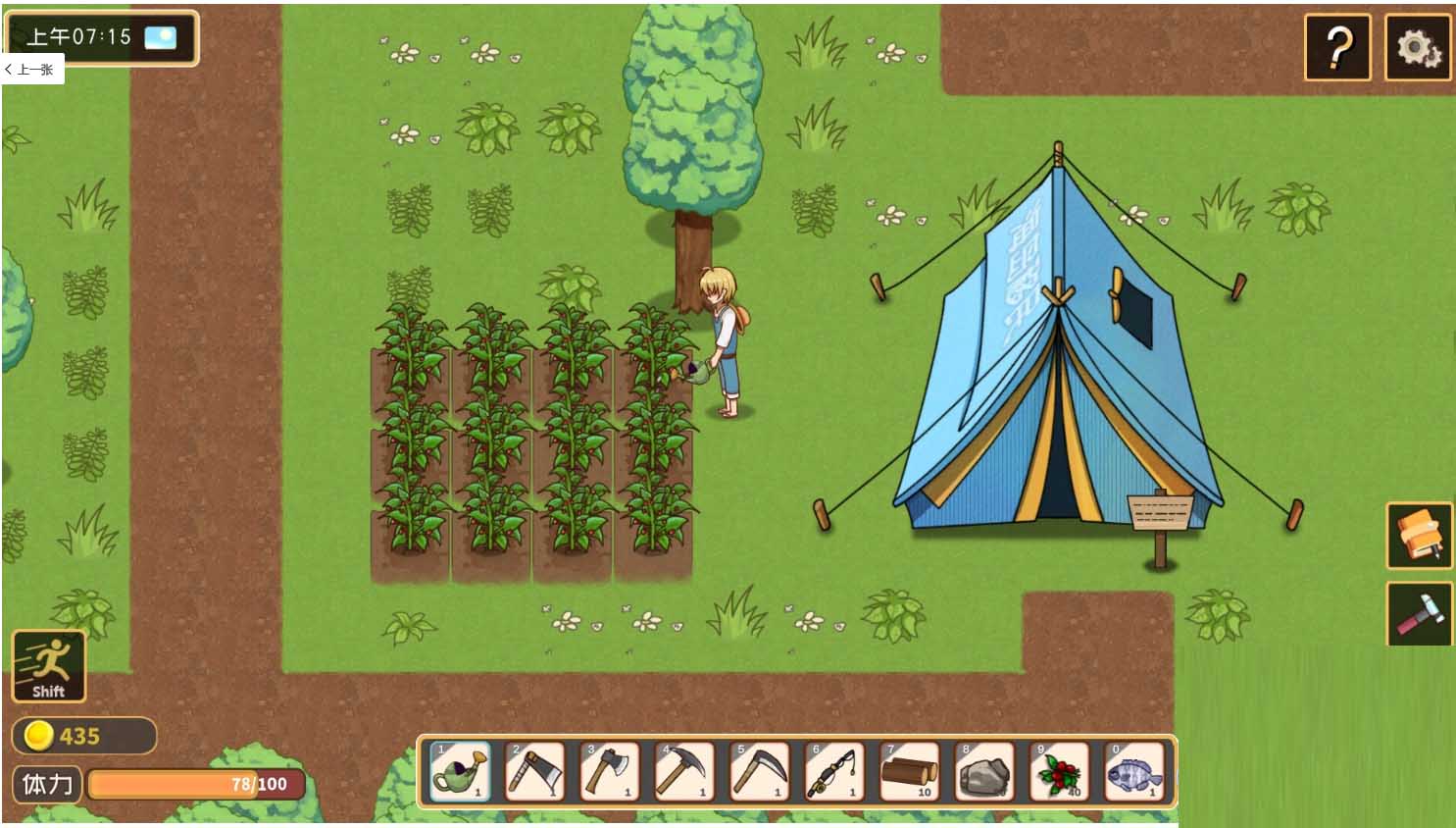
Task: Choose the fish in the last slot
Action: [x=1134, y=772]
